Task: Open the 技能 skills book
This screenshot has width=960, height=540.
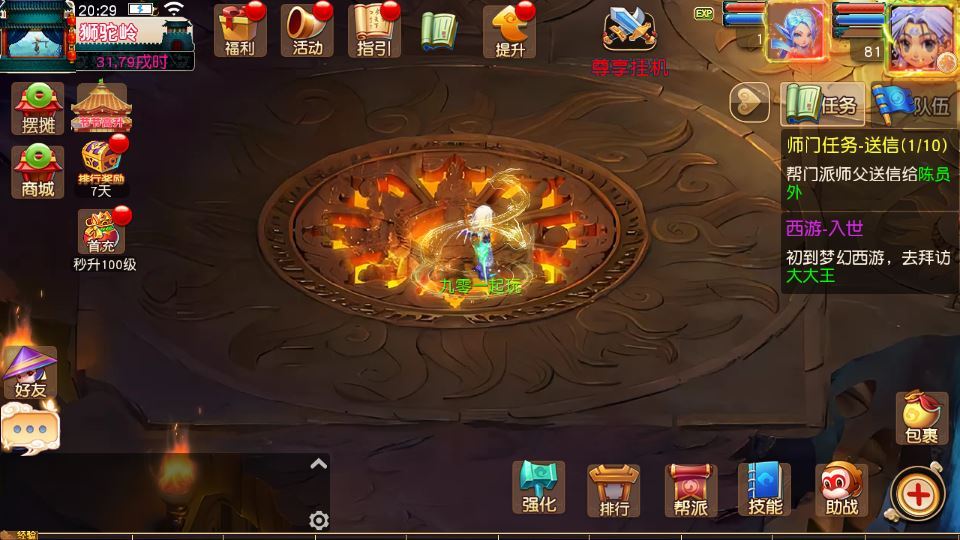Action: [x=765, y=489]
